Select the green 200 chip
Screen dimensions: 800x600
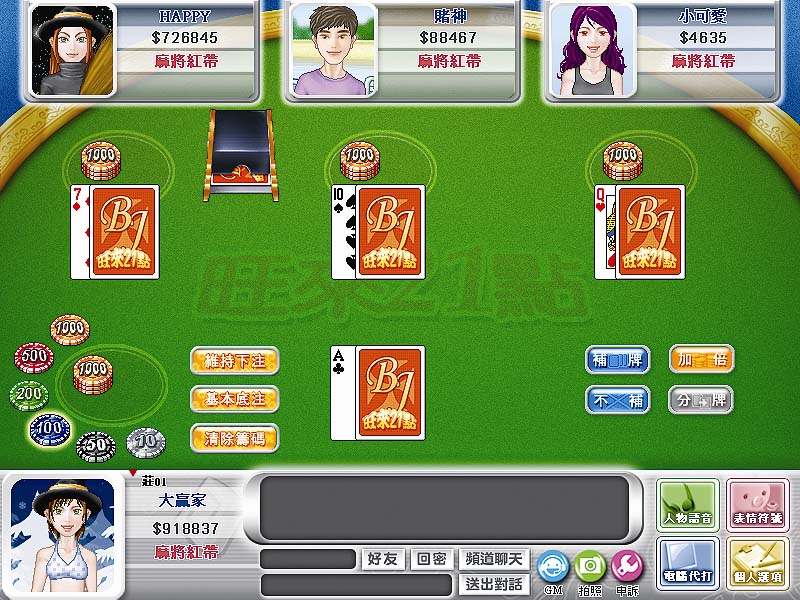(x=30, y=395)
